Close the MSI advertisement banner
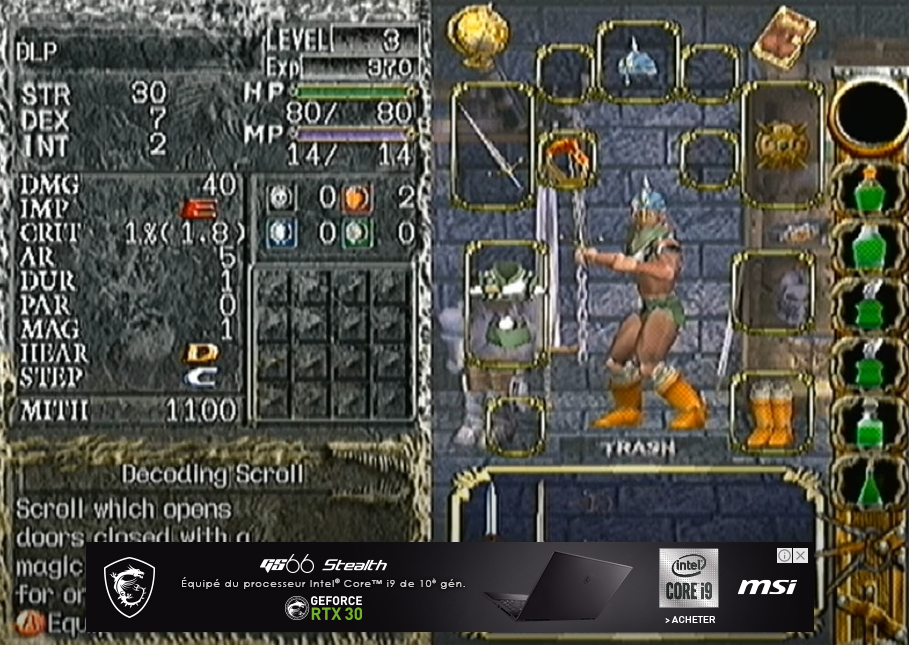909x645 pixels. point(800,556)
